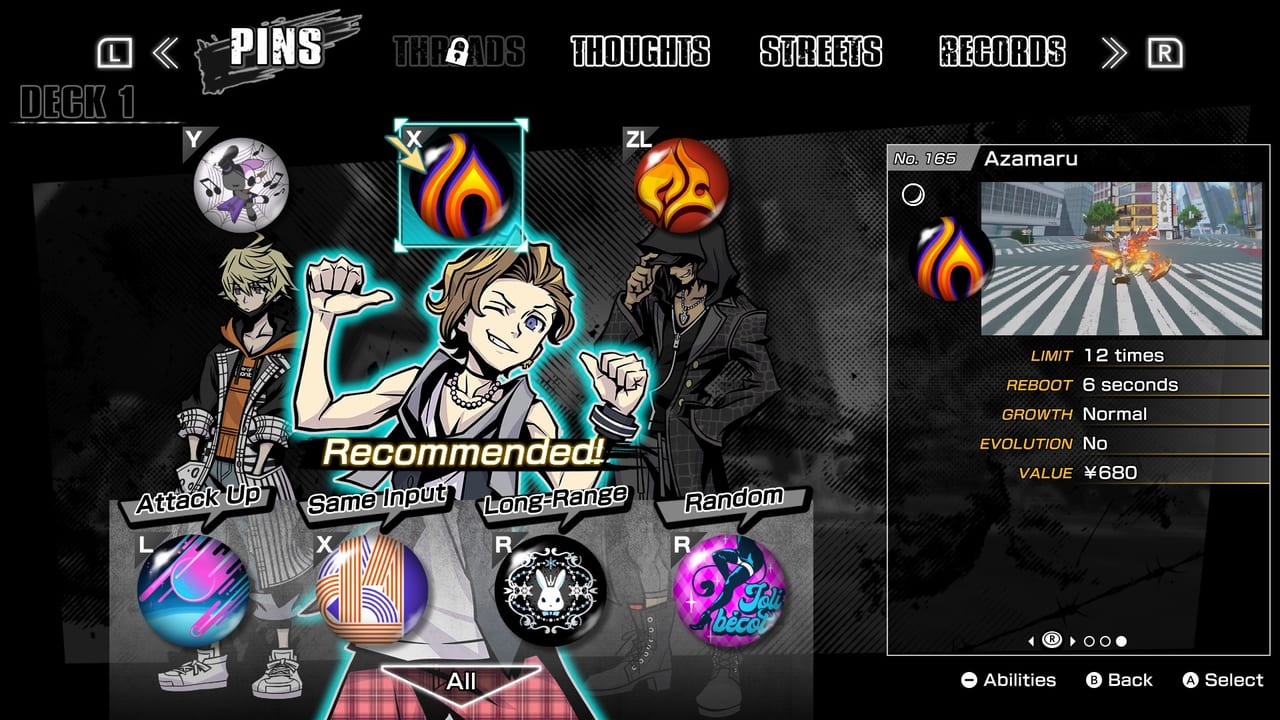Select the filled third page dot
Image resolution: width=1280 pixels, height=720 pixels.
pyautogui.click(x=1120, y=643)
